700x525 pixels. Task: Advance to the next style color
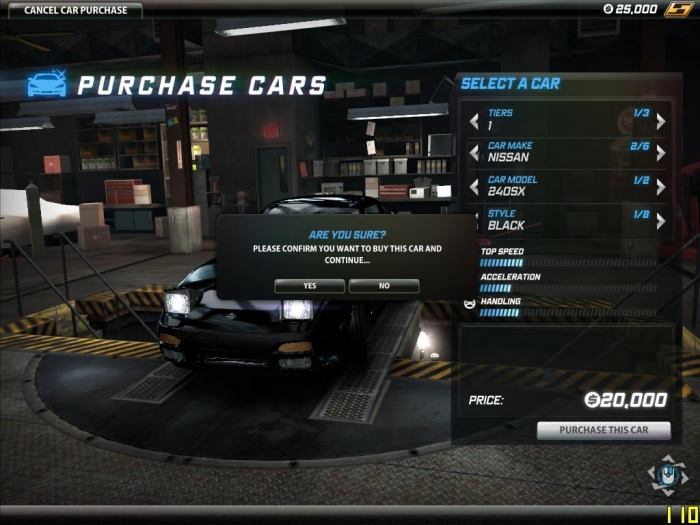[660, 221]
